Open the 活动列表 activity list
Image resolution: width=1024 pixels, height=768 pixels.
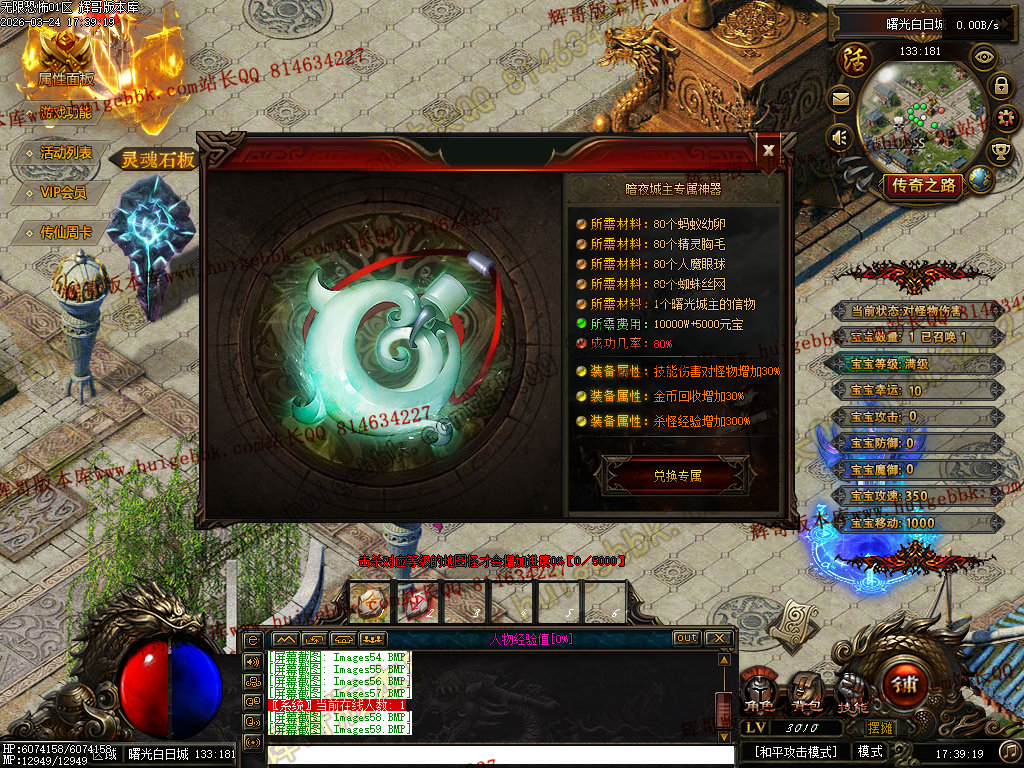(x=66, y=153)
